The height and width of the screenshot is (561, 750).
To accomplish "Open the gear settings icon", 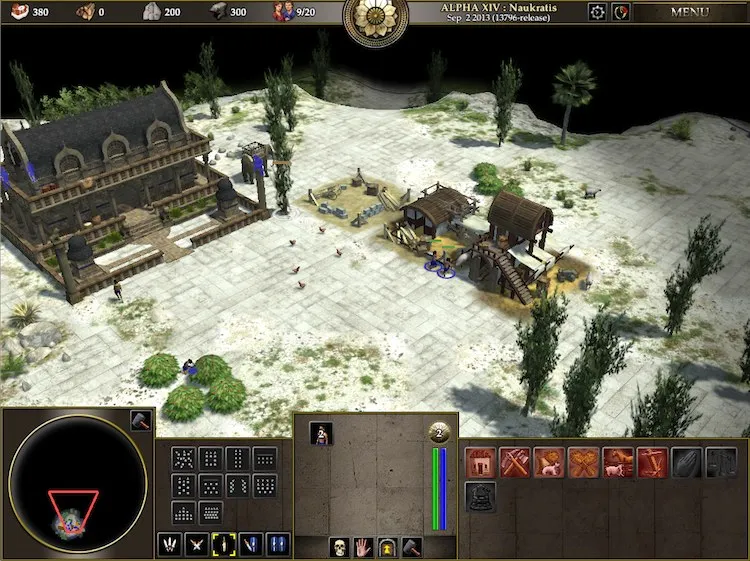I will pos(597,12).
